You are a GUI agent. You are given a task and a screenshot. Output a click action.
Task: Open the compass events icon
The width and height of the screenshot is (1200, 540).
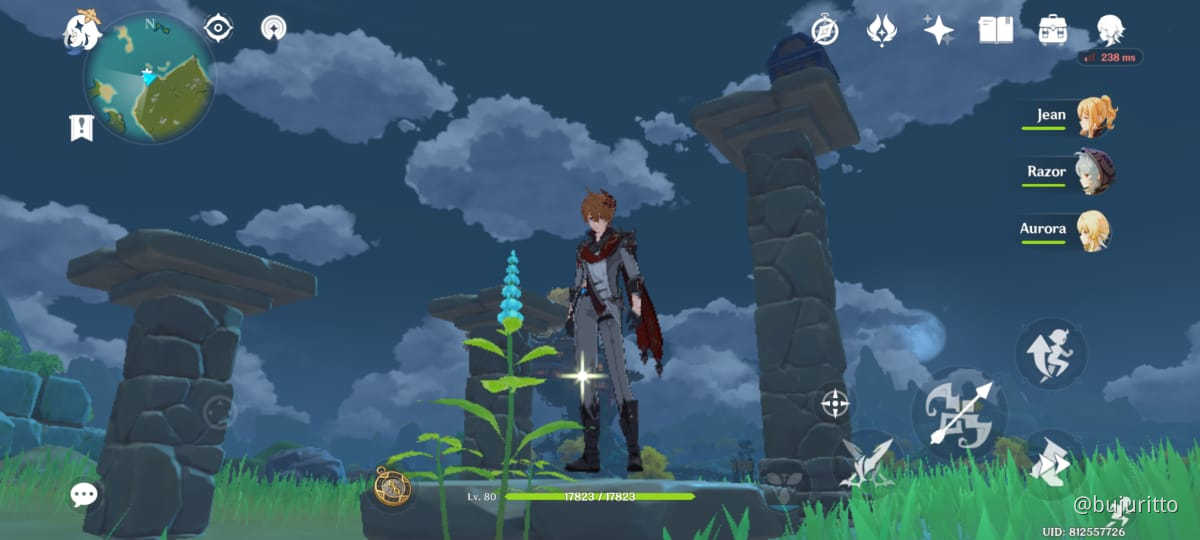pos(824,30)
